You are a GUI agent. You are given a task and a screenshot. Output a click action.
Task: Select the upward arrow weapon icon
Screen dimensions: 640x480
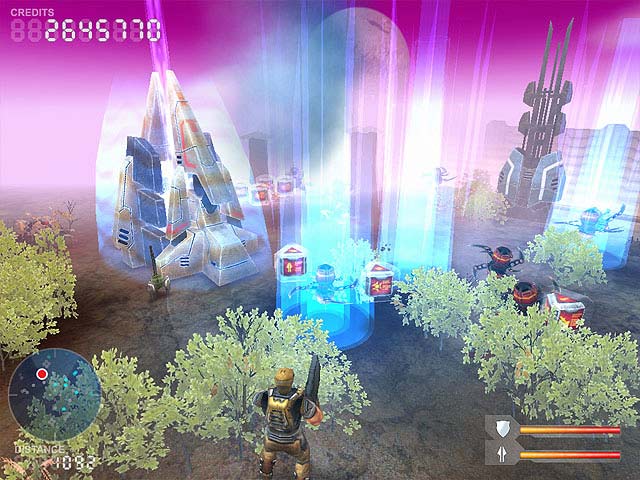coord(502,454)
